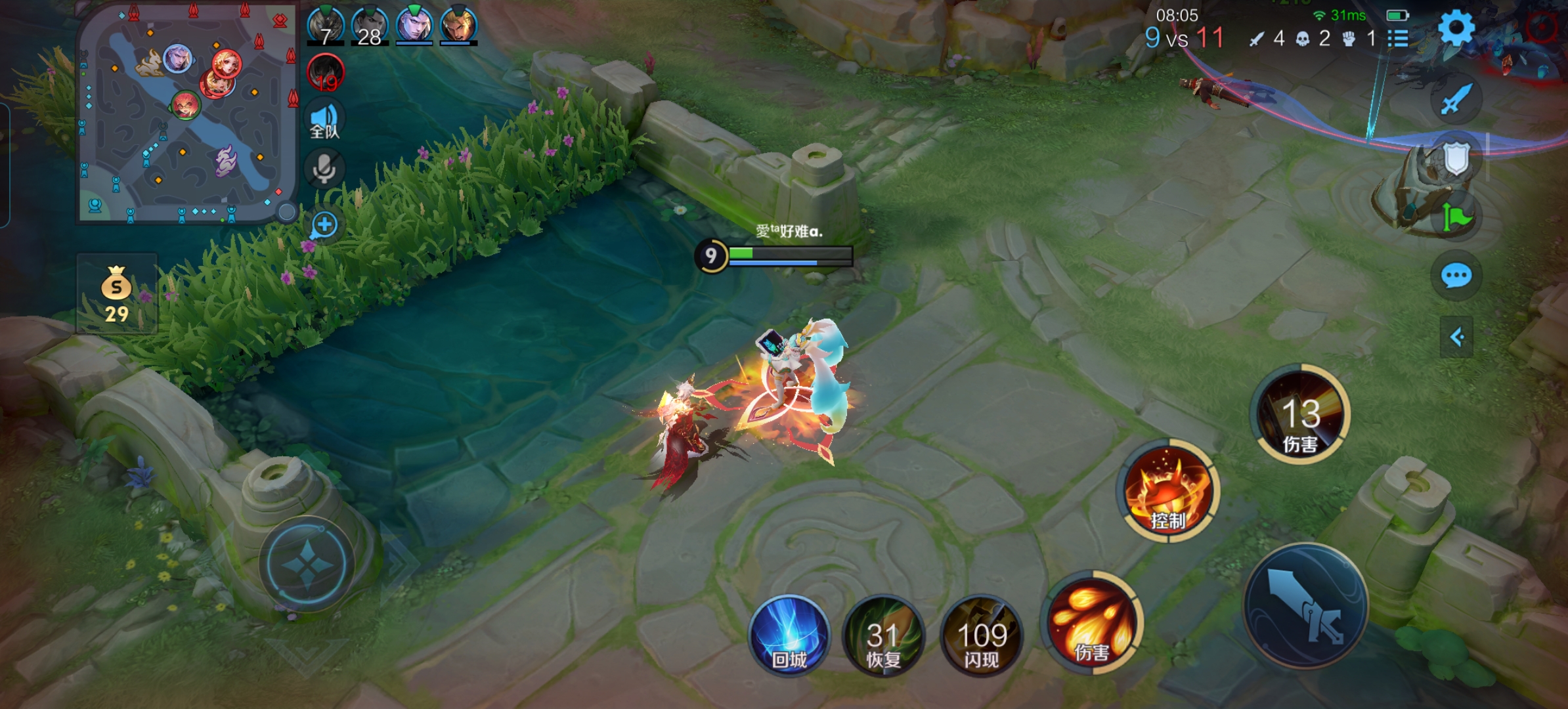Toggle the 全队 team speaker button

pyautogui.click(x=324, y=121)
